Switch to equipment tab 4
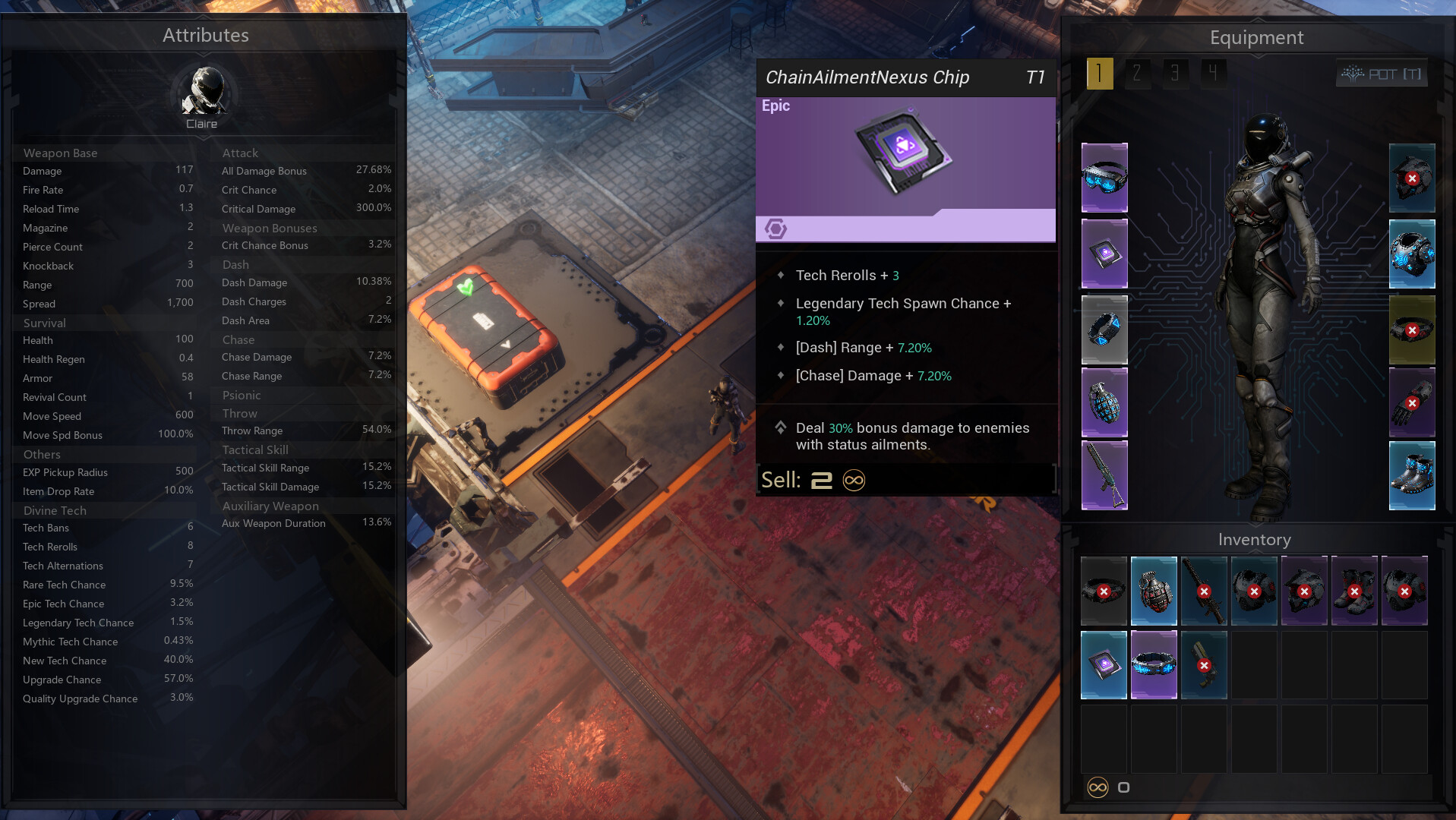The height and width of the screenshot is (820, 1456). click(1212, 74)
